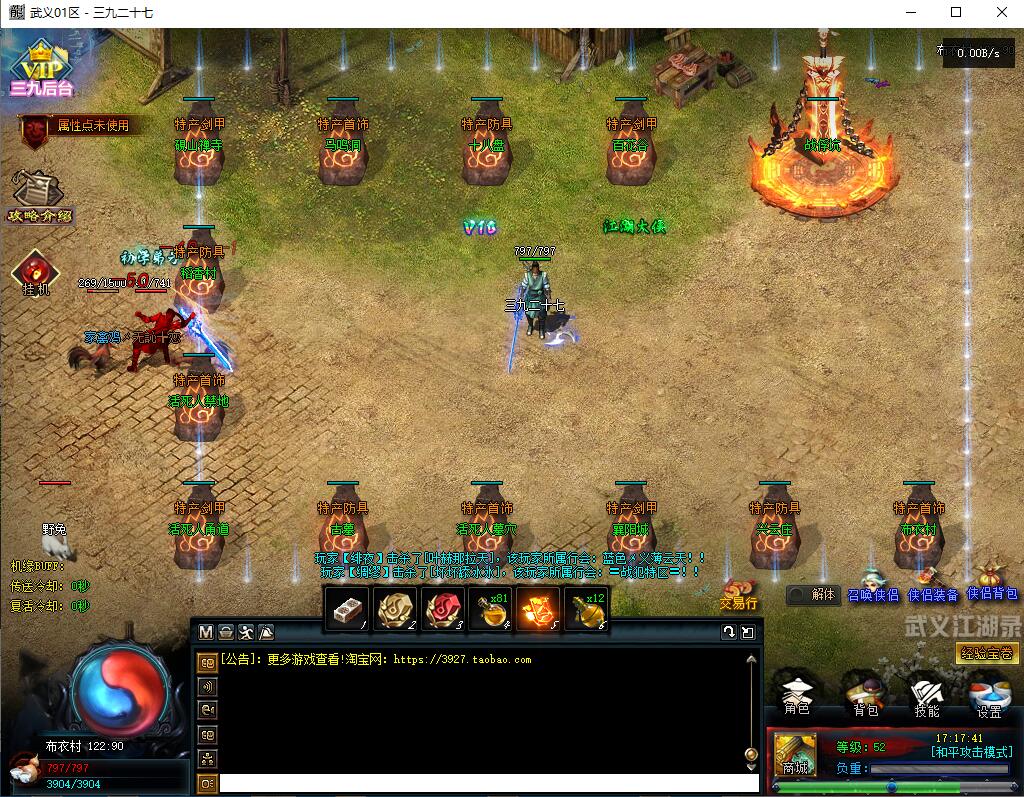
Task: Use the mahjong tile item in slot 1
Action: (x=347, y=609)
